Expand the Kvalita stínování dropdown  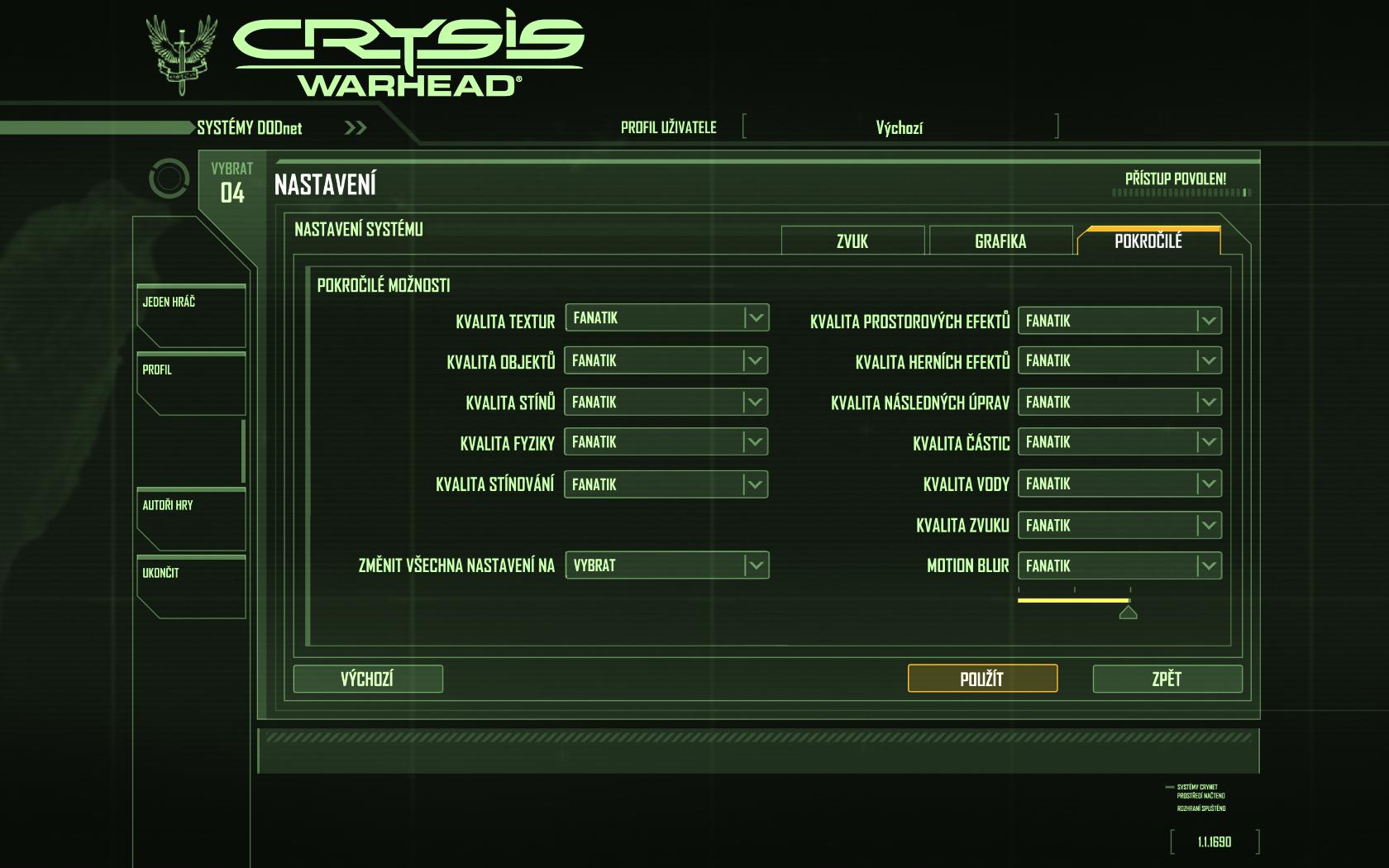(666, 484)
